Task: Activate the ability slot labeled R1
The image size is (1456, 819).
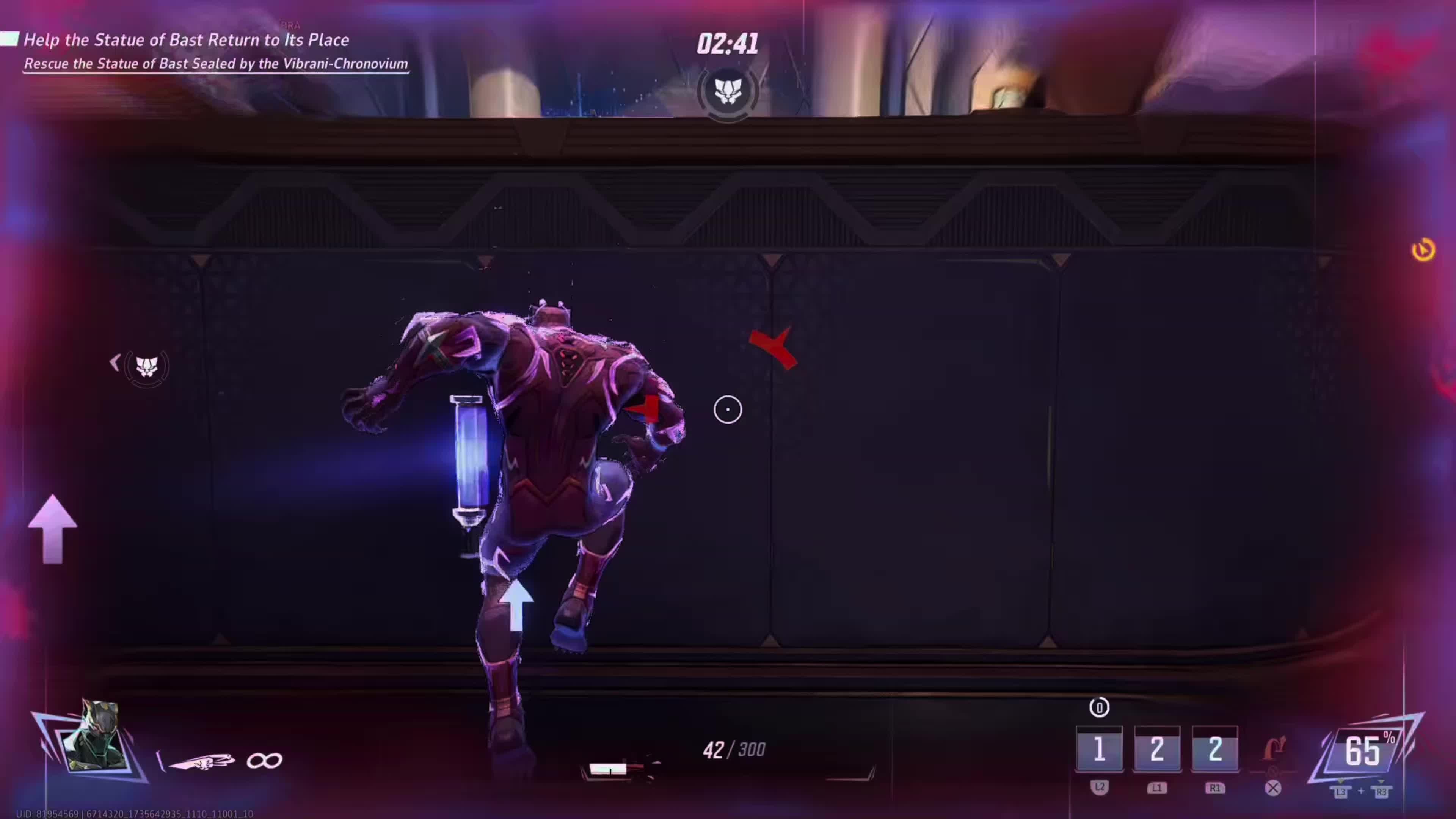Action: click(1214, 750)
